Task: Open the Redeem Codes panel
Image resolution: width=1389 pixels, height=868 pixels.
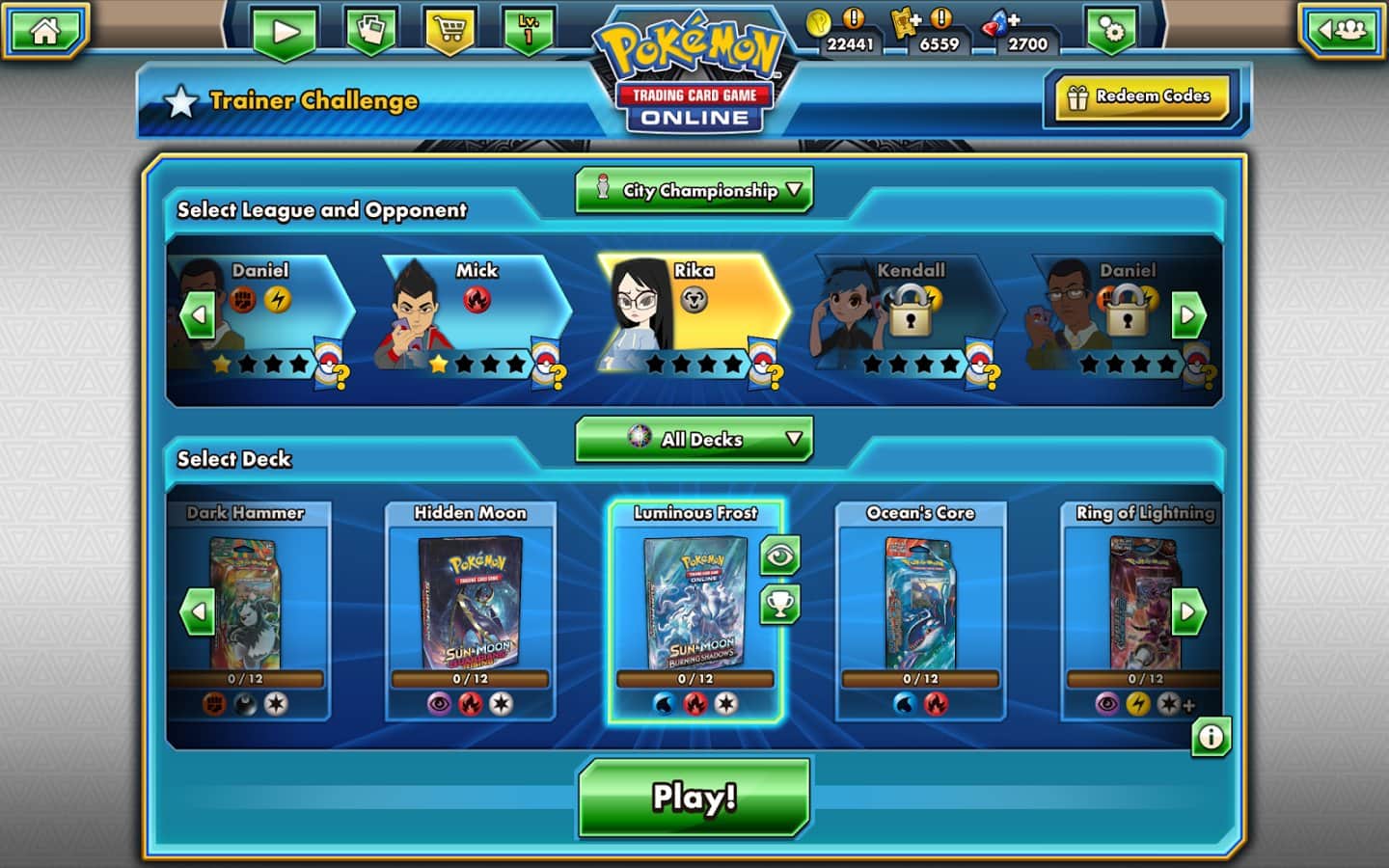Action: [1139, 97]
